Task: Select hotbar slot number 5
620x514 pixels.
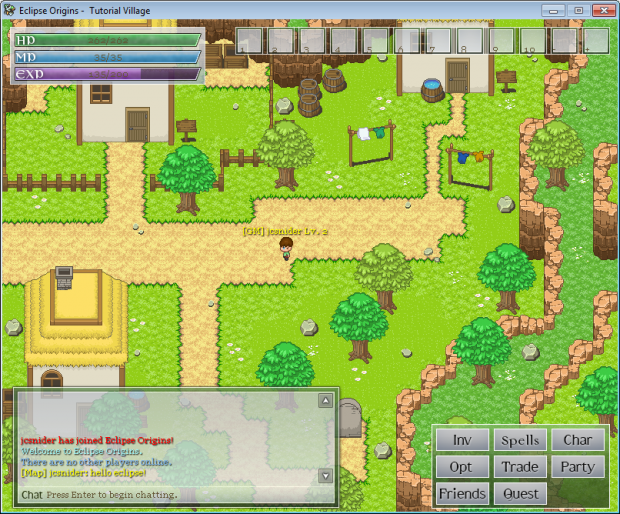Action: pyautogui.click(x=377, y=41)
